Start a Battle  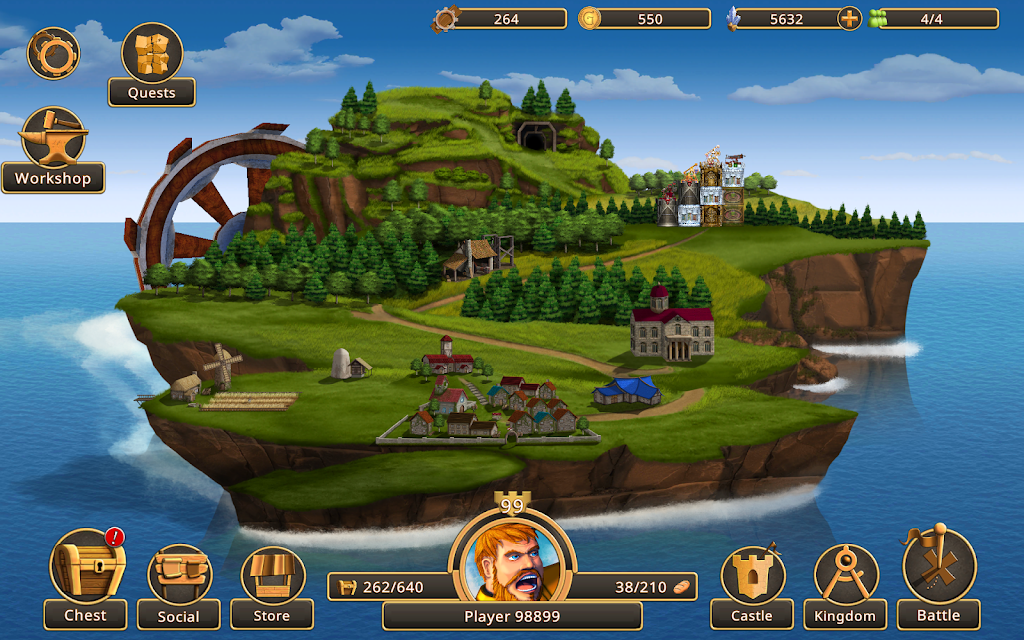click(938, 577)
